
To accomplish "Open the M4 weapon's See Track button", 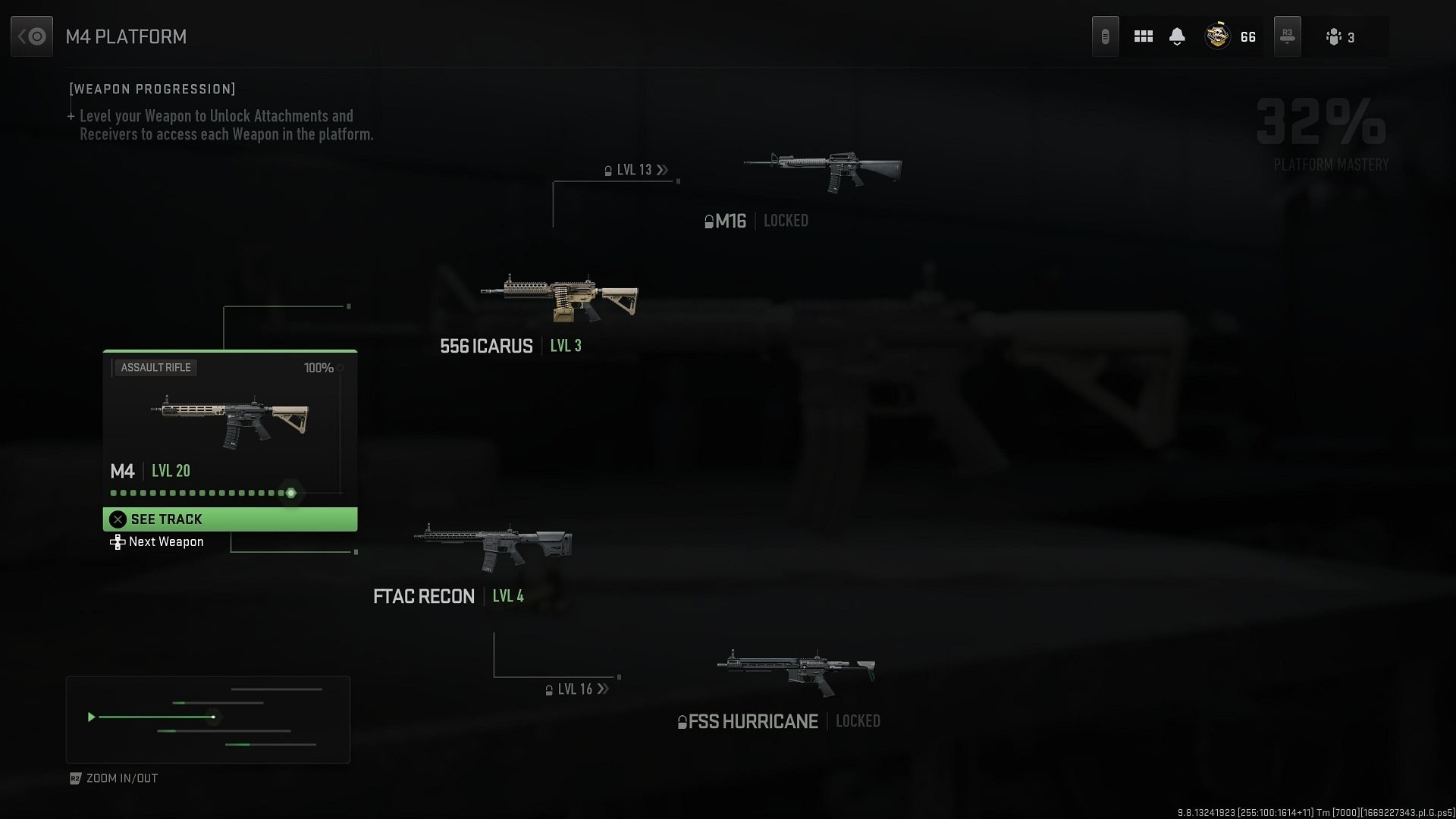I will click(x=230, y=519).
